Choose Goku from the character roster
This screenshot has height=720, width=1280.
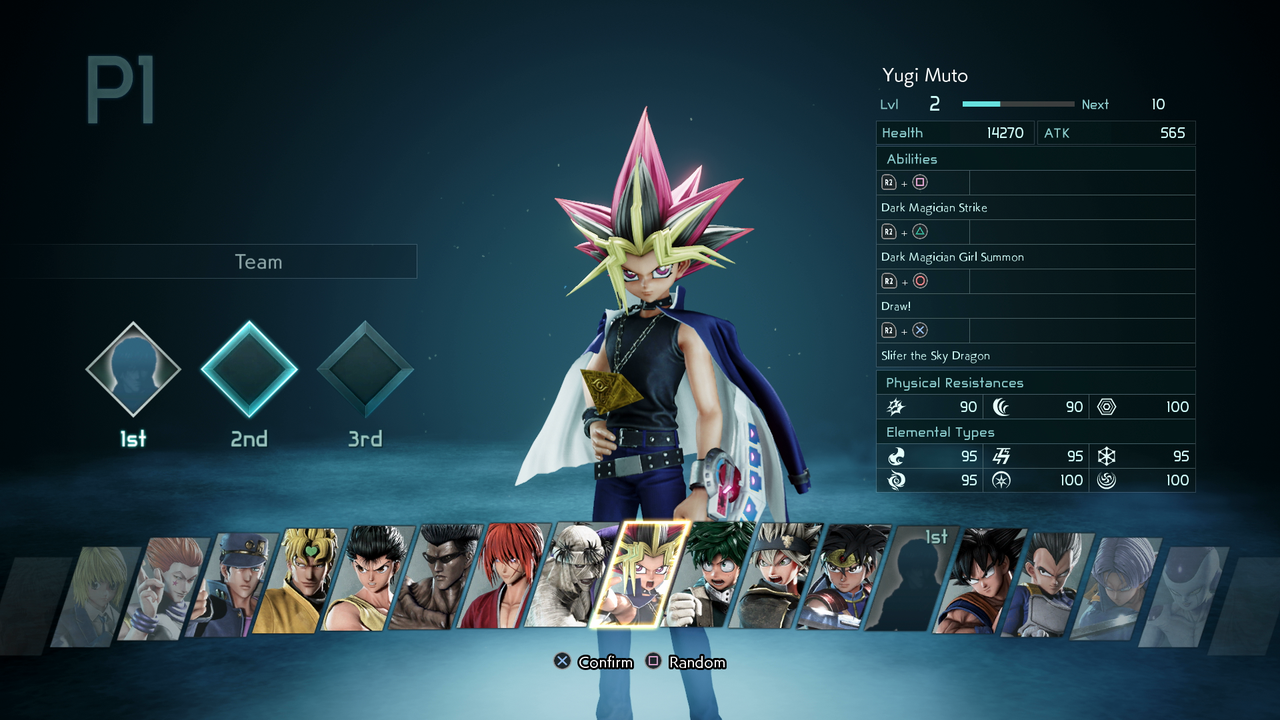tap(990, 580)
